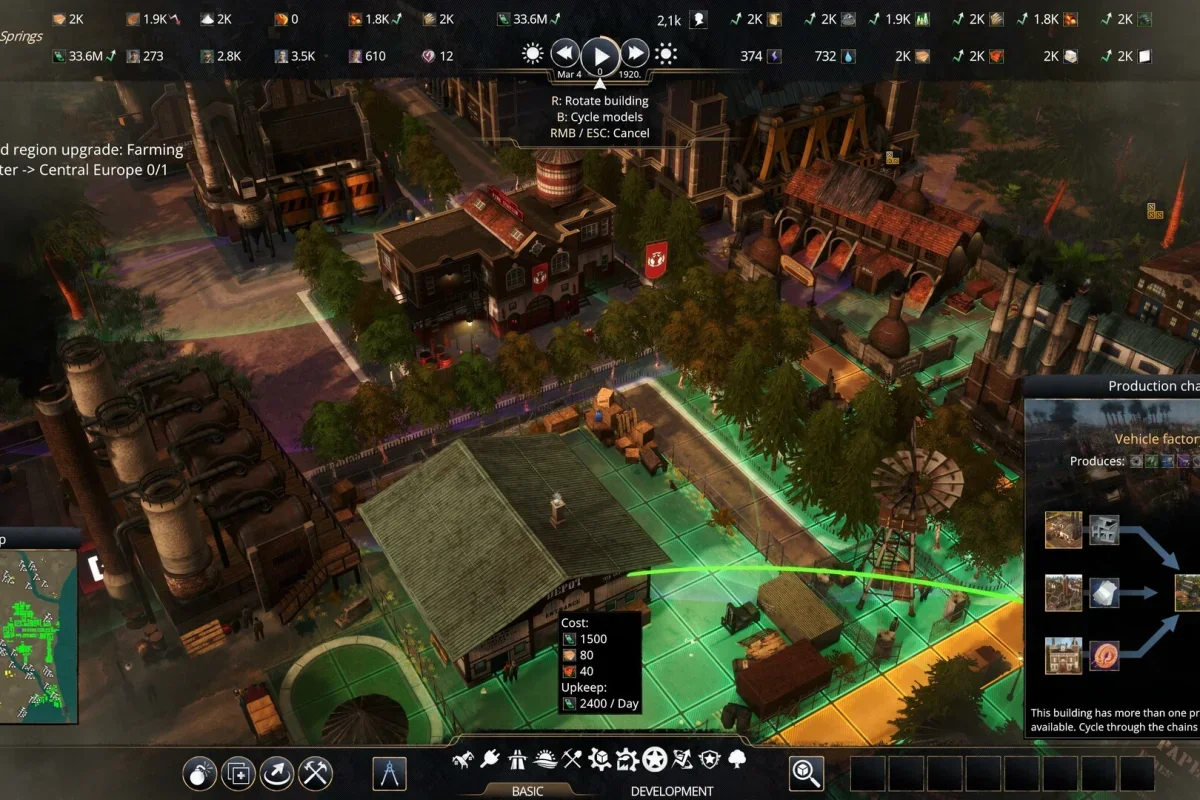Open the electric plug category

point(490,760)
